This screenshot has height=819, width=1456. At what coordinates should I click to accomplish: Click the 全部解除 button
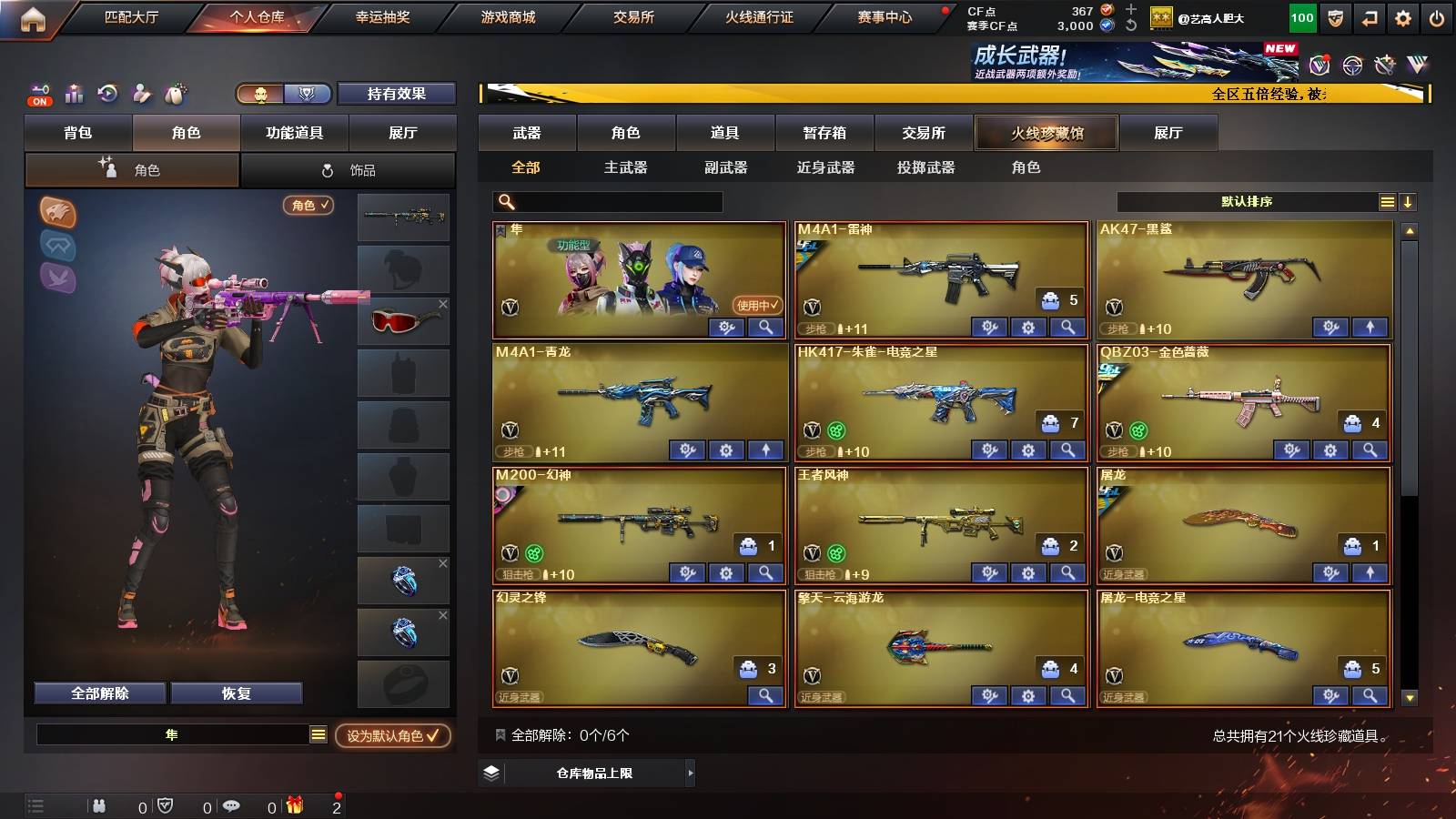coord(98,693)
